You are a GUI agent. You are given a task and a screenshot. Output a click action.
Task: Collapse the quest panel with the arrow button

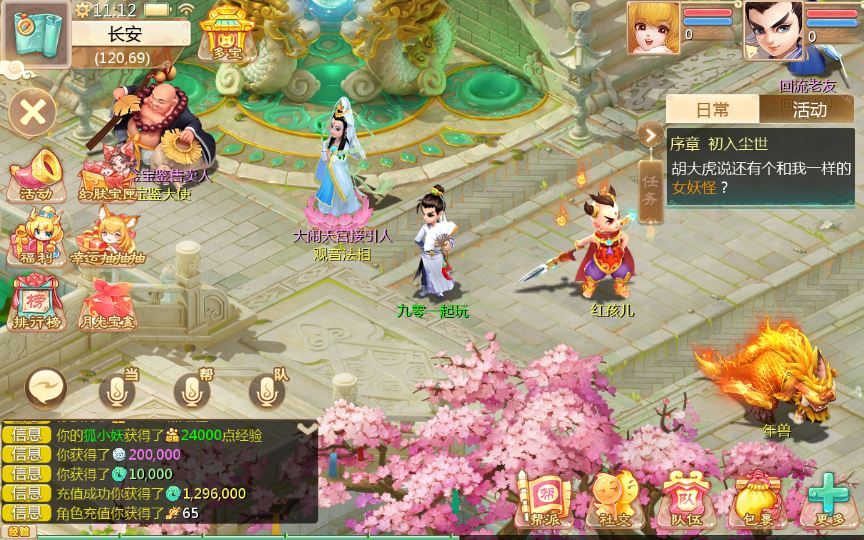click(x=651, y=136)
